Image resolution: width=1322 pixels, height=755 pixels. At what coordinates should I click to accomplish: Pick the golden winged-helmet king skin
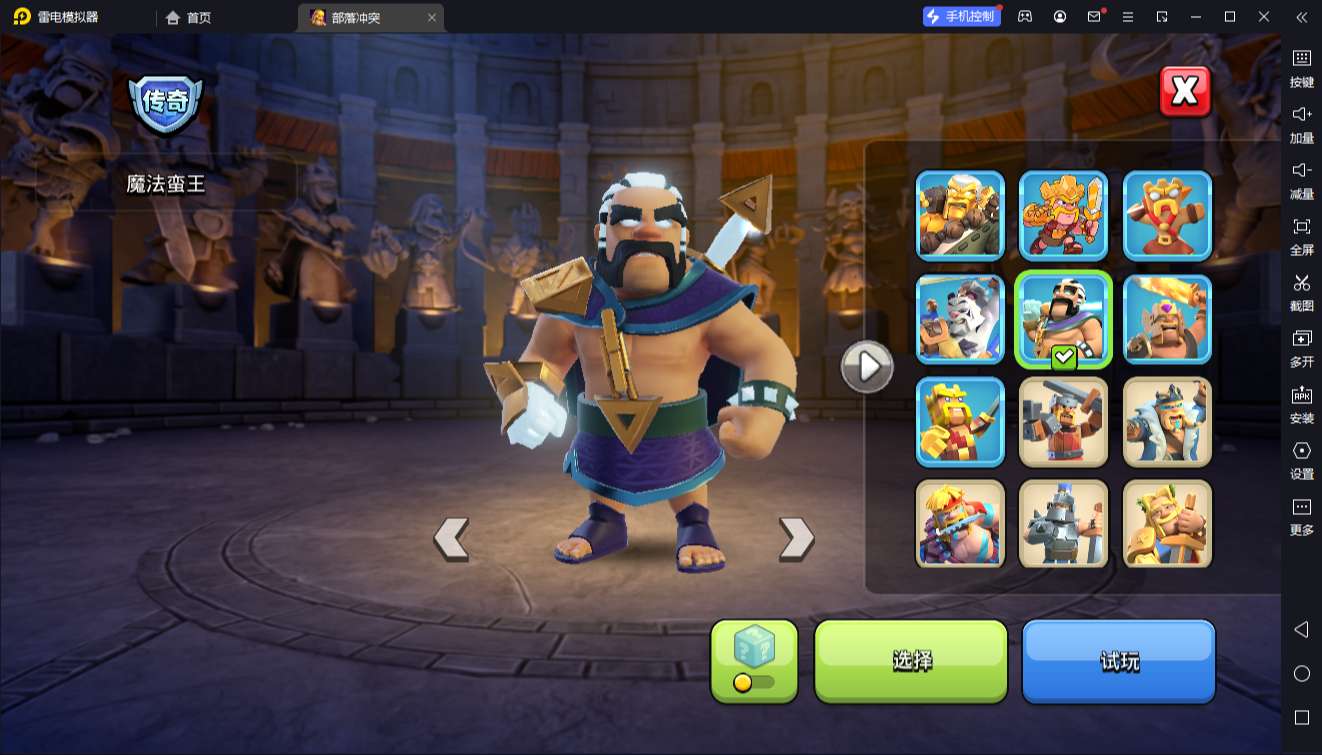(x=1167, y=524)
